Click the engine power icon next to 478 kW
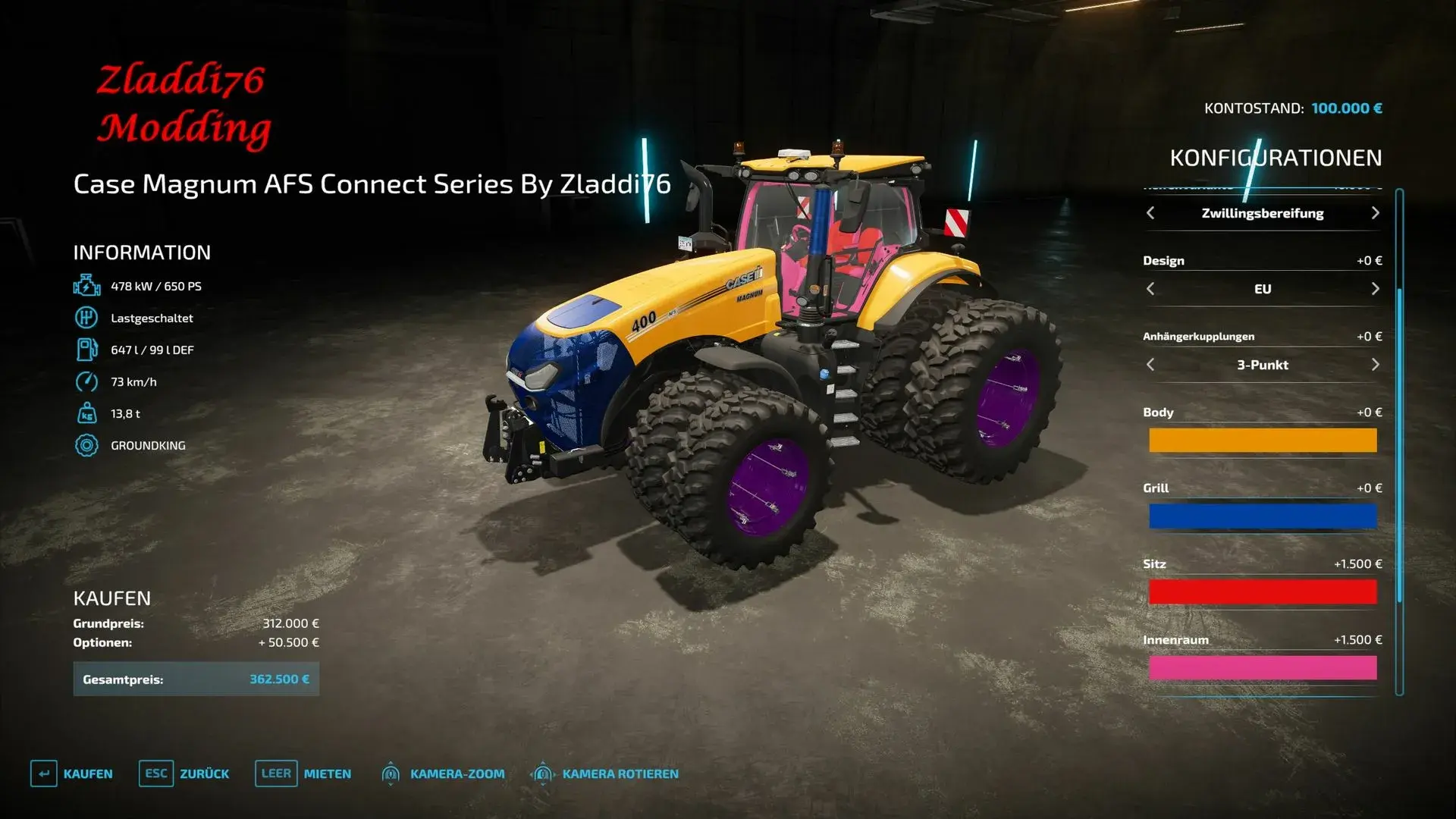The width and height of the screenshot is (1456, 819). coord(86,286)
